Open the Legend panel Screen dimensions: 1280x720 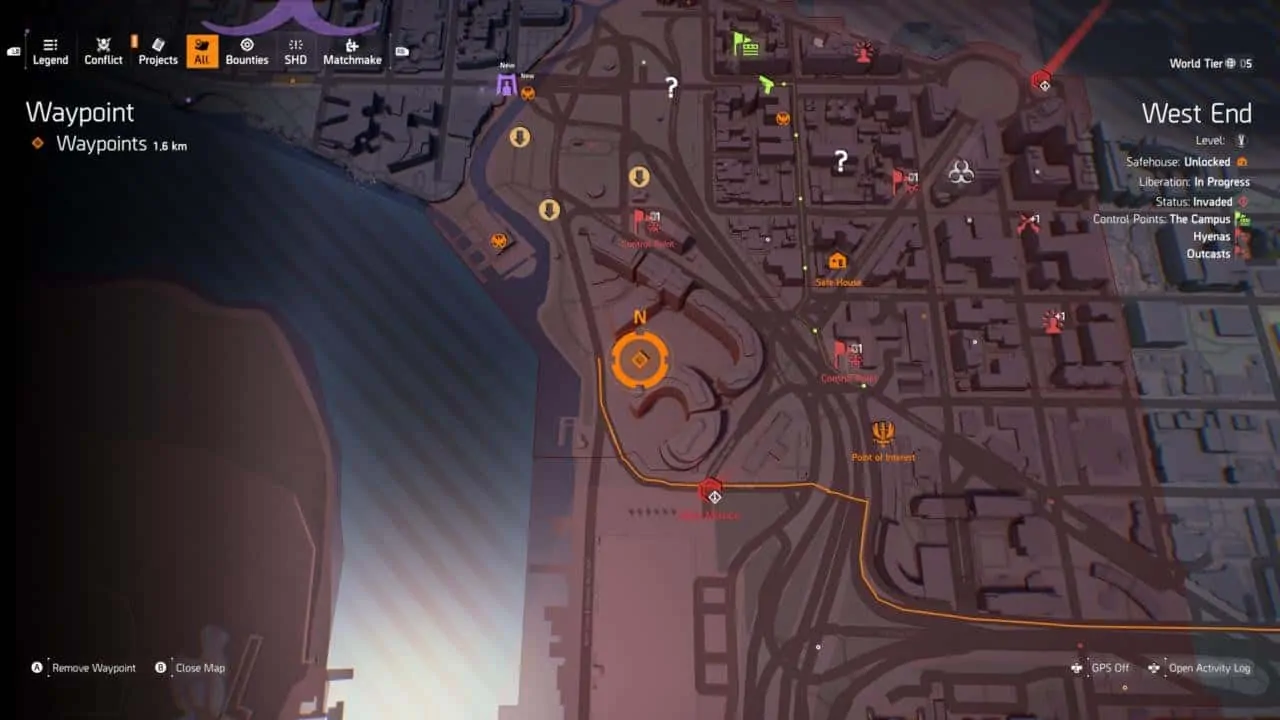click(50, 50)
